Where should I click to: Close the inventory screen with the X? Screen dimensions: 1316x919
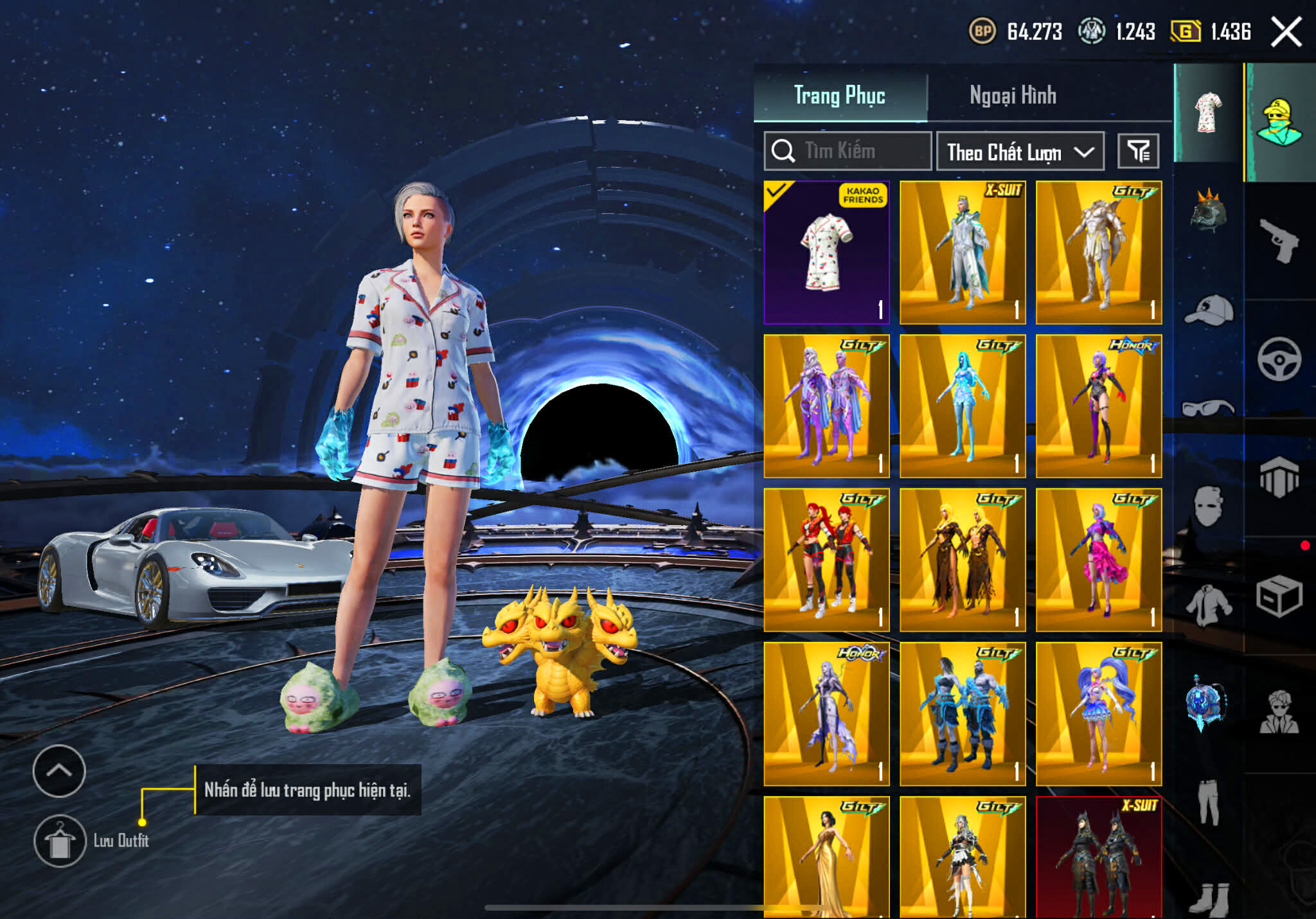coord(1286,32)
